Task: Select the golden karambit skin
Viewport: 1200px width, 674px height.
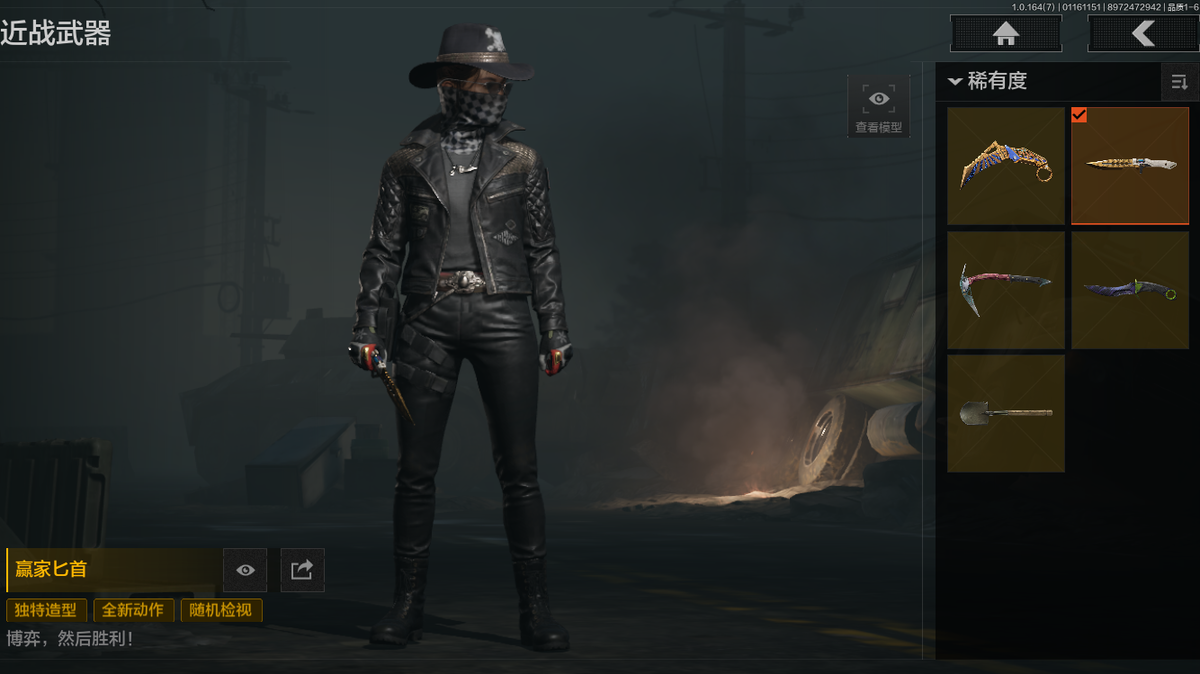Action: coord(1005,165)
